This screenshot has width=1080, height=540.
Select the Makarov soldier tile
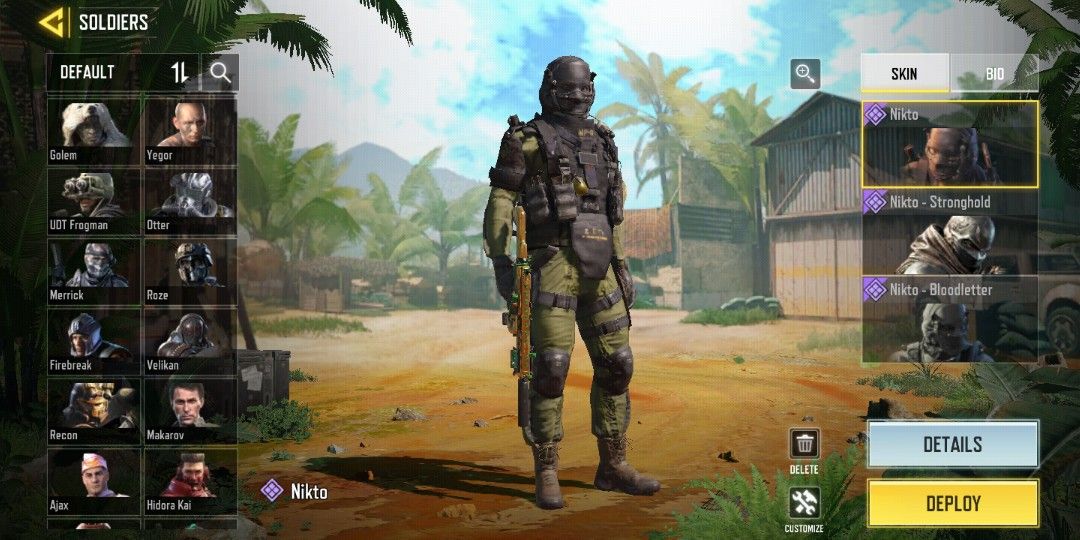[x=190, y=411]
